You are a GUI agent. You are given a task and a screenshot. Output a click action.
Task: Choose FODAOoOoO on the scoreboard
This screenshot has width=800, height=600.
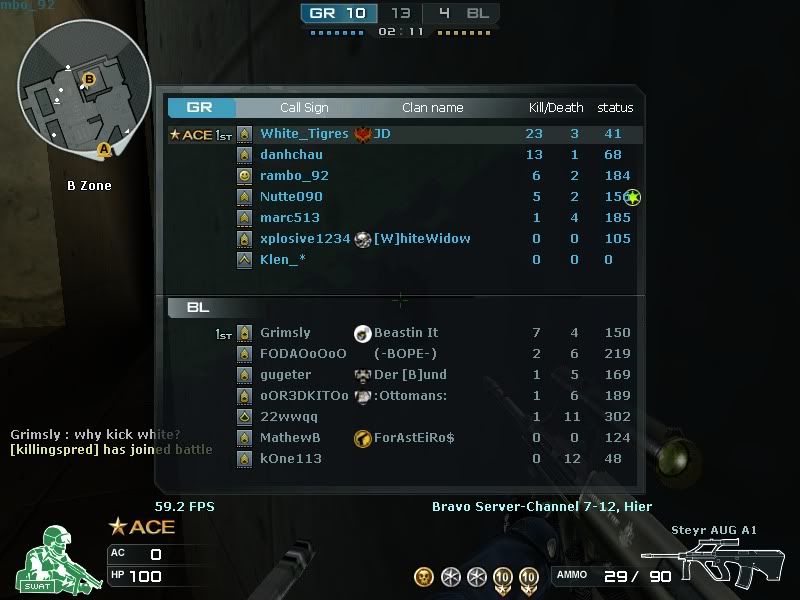(x=303, y=354)
